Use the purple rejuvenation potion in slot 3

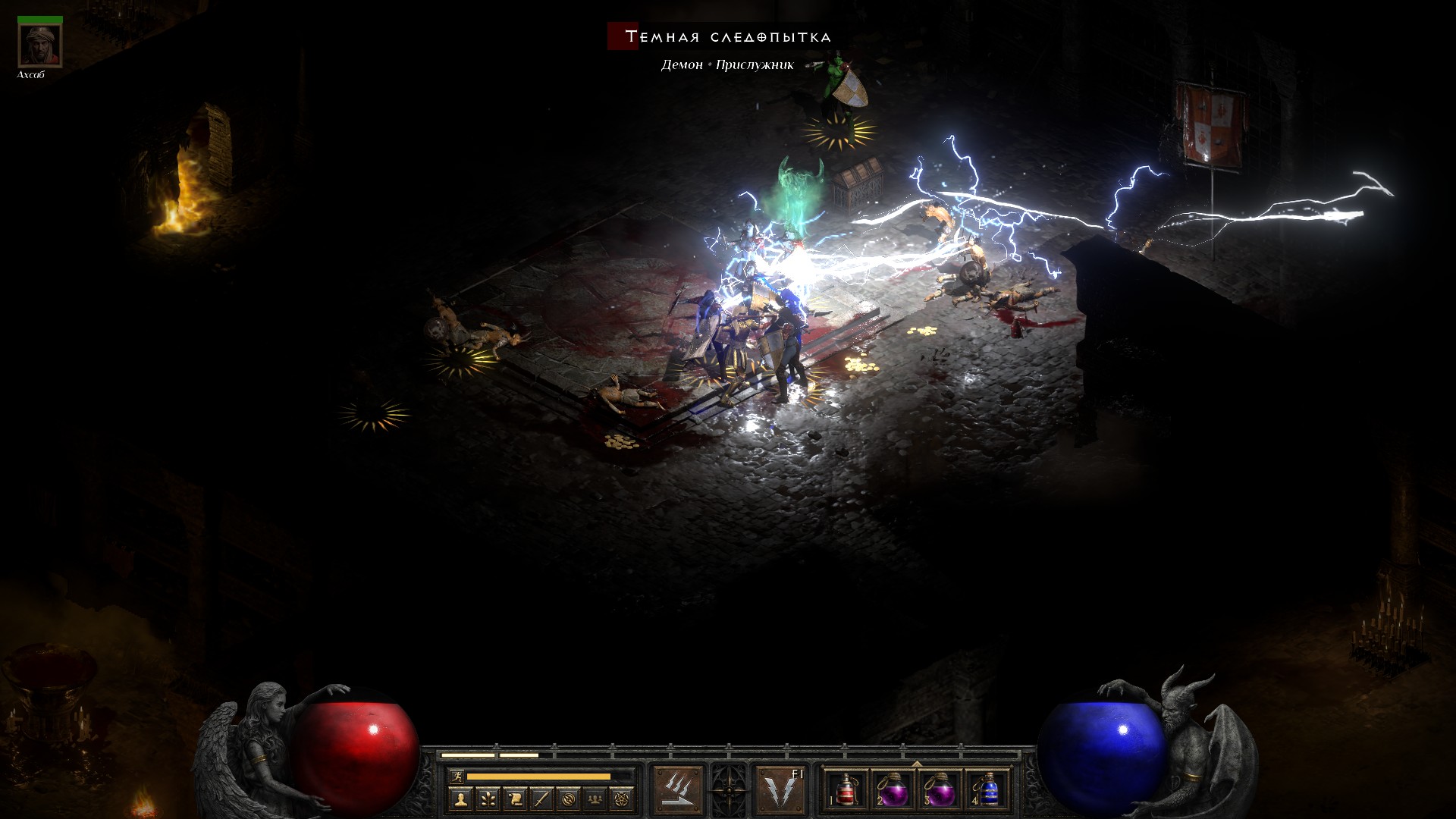click(941, 790)
